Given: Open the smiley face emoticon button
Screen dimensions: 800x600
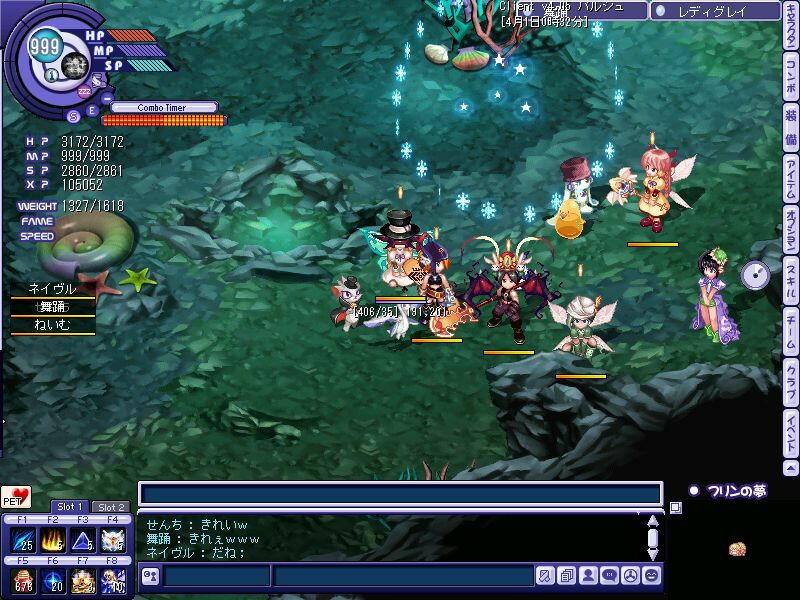Looking at the screenshot, I should [651, 576].
